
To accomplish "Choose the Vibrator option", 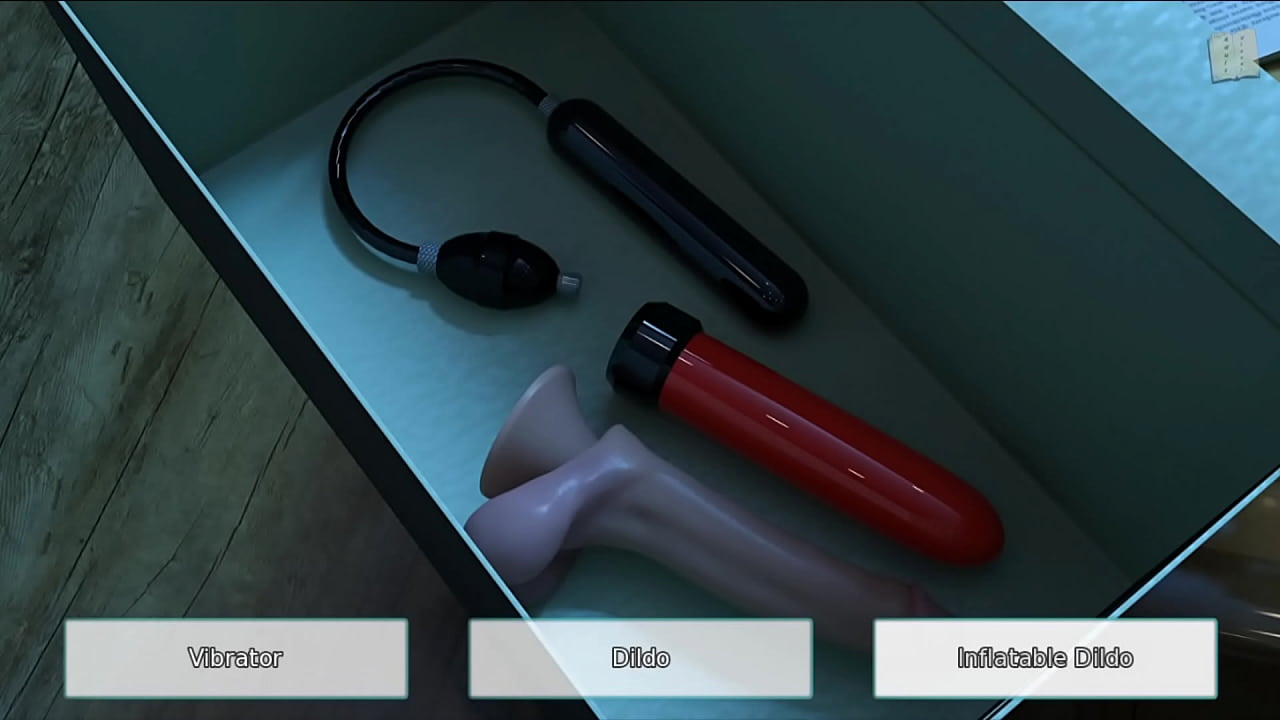I will pos(236,658).
